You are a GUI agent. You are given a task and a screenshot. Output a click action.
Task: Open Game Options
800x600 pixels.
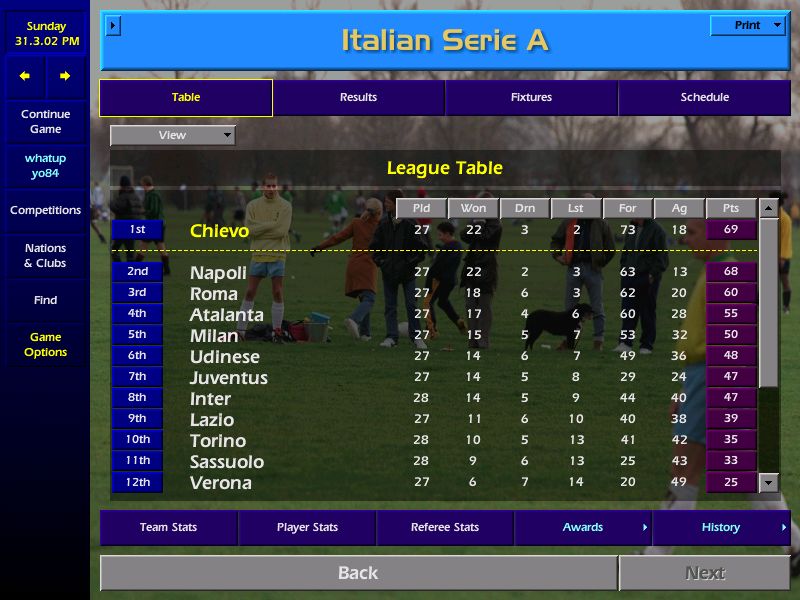(x=45, y=345)
